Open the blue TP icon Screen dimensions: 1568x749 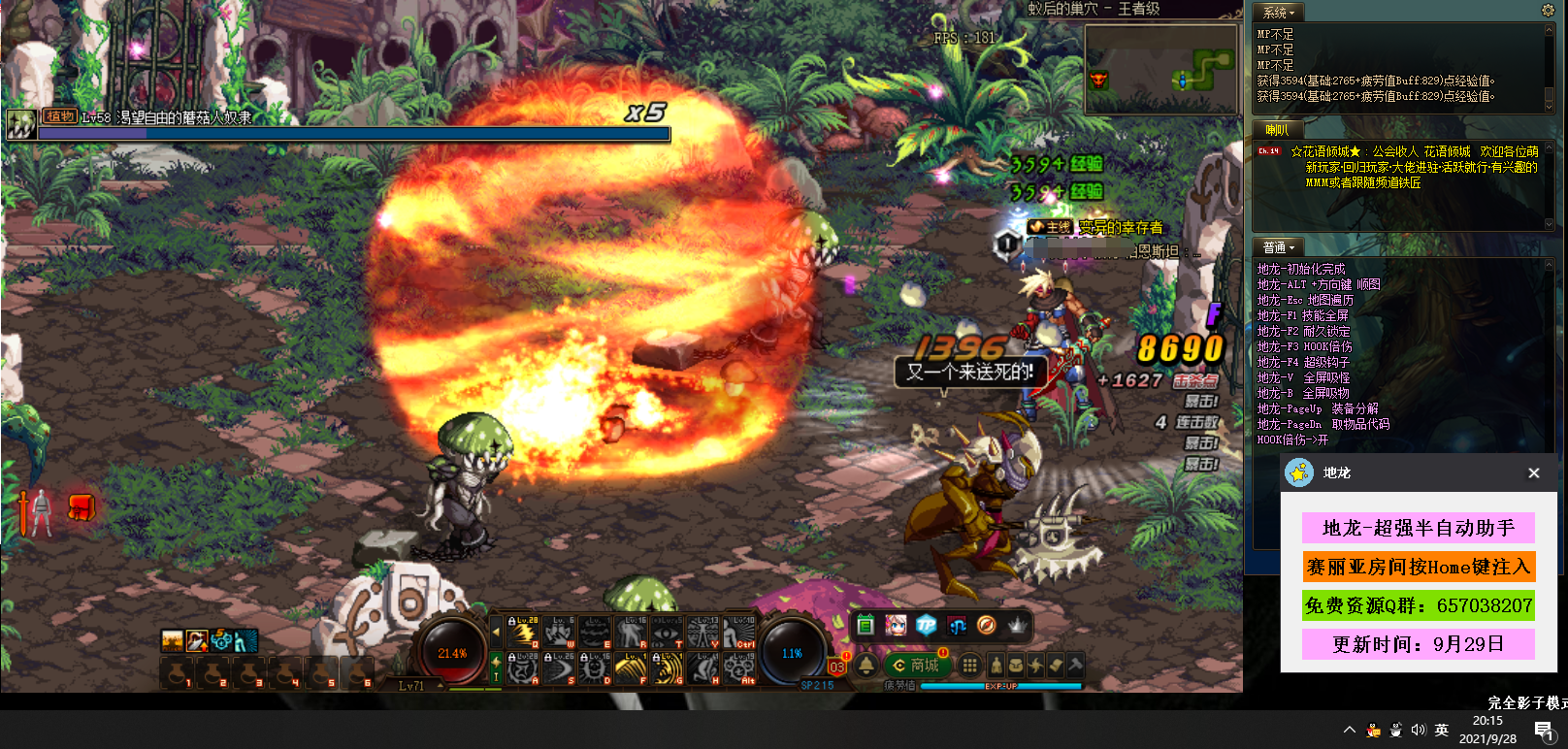coord(926,626)
